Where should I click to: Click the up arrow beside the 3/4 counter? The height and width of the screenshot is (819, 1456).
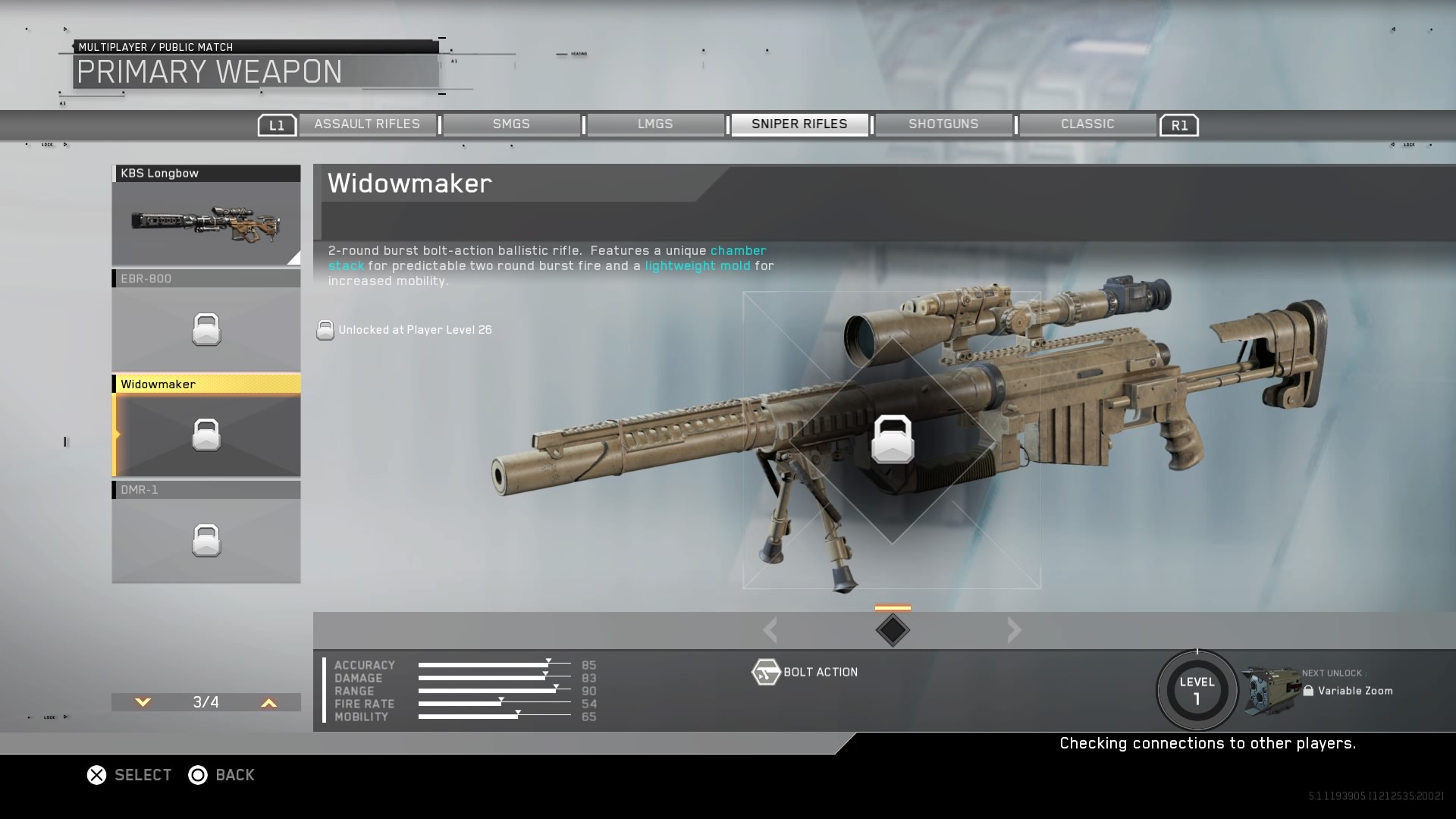click(267, 703)
